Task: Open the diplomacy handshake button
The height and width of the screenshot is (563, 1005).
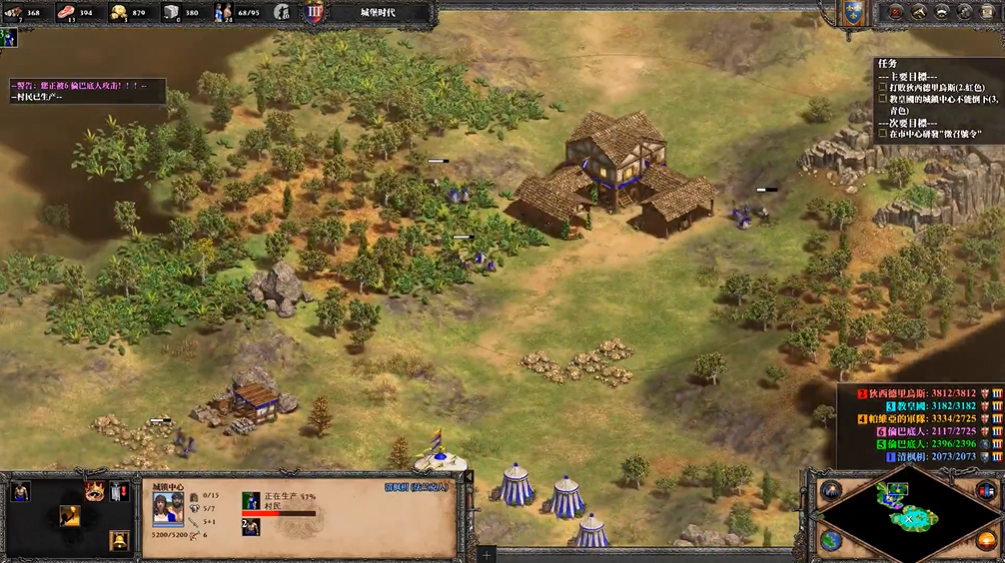Action: pos(919,12)
